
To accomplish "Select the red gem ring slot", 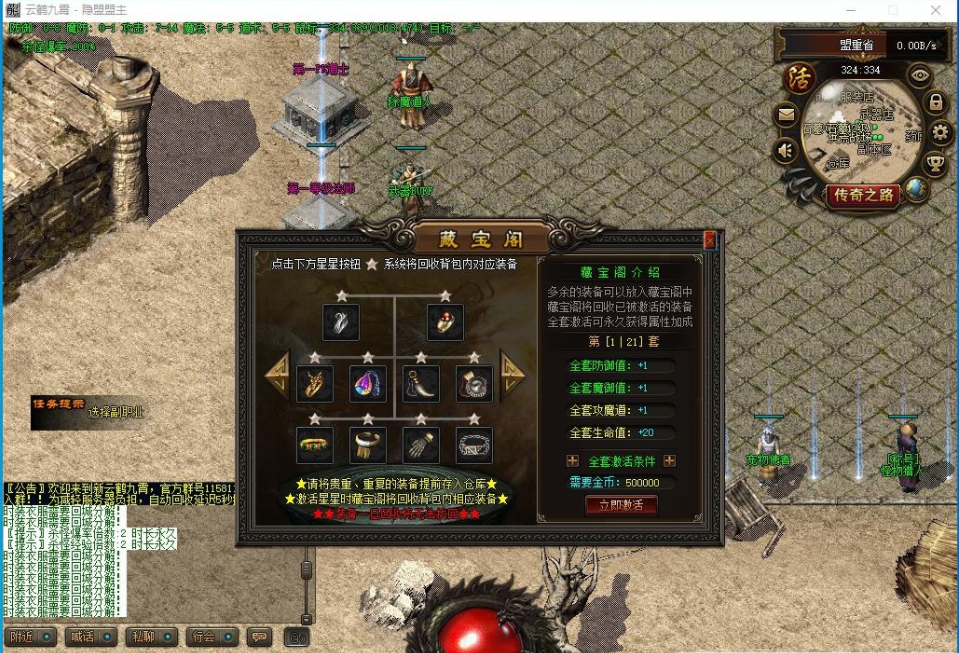I will pyautogui.click(x=445, y=322).
